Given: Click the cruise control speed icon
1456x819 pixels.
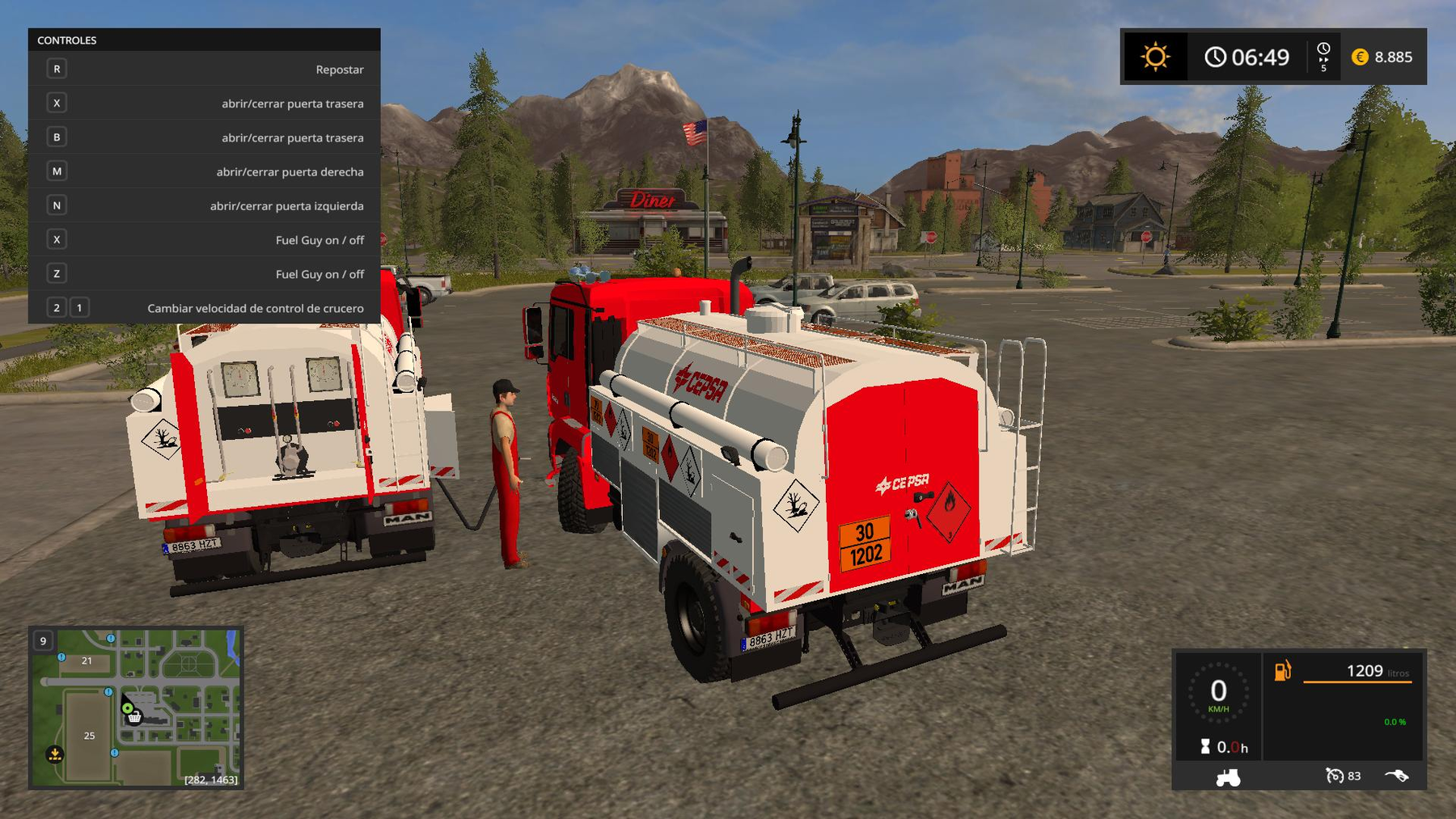Looking at the screenshot, I should point(1335,776).
